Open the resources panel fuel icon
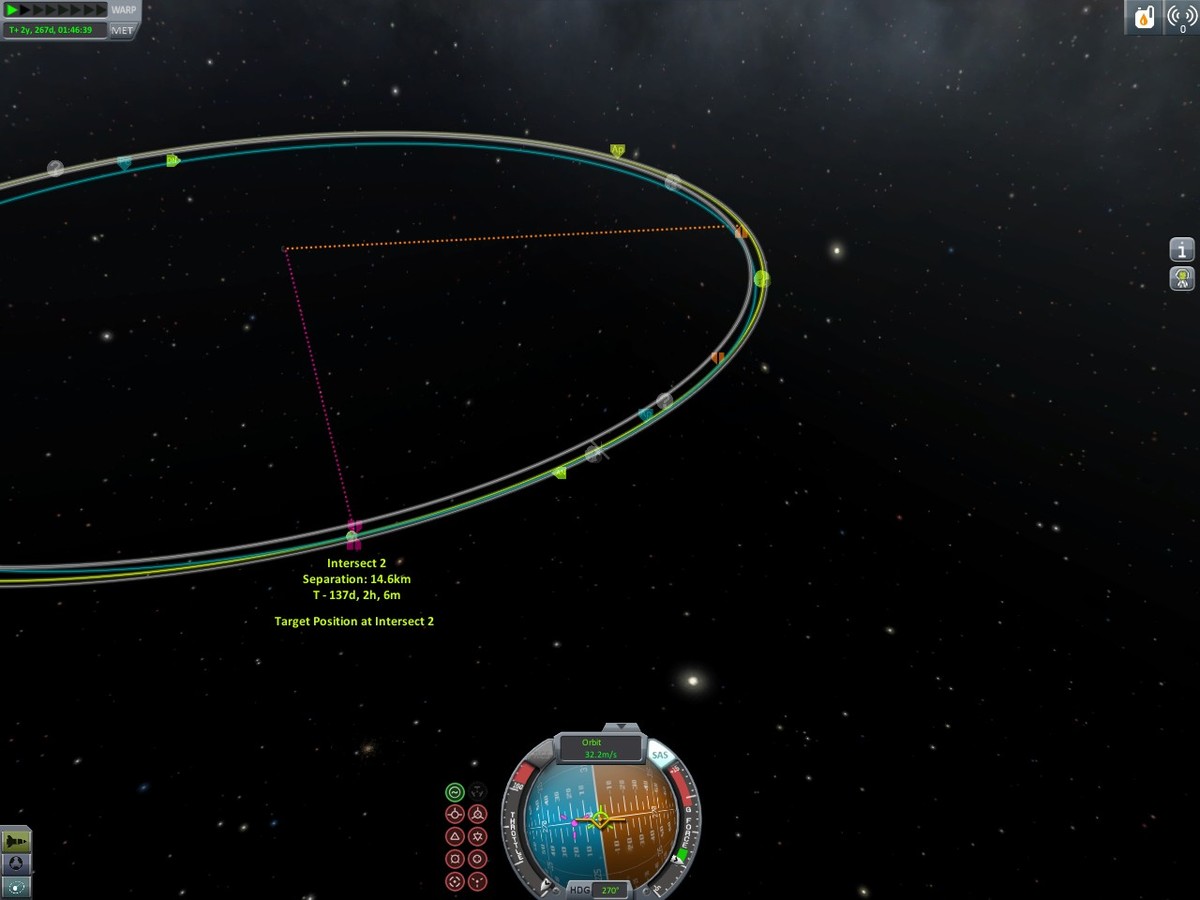 (x=1143, y=17)
